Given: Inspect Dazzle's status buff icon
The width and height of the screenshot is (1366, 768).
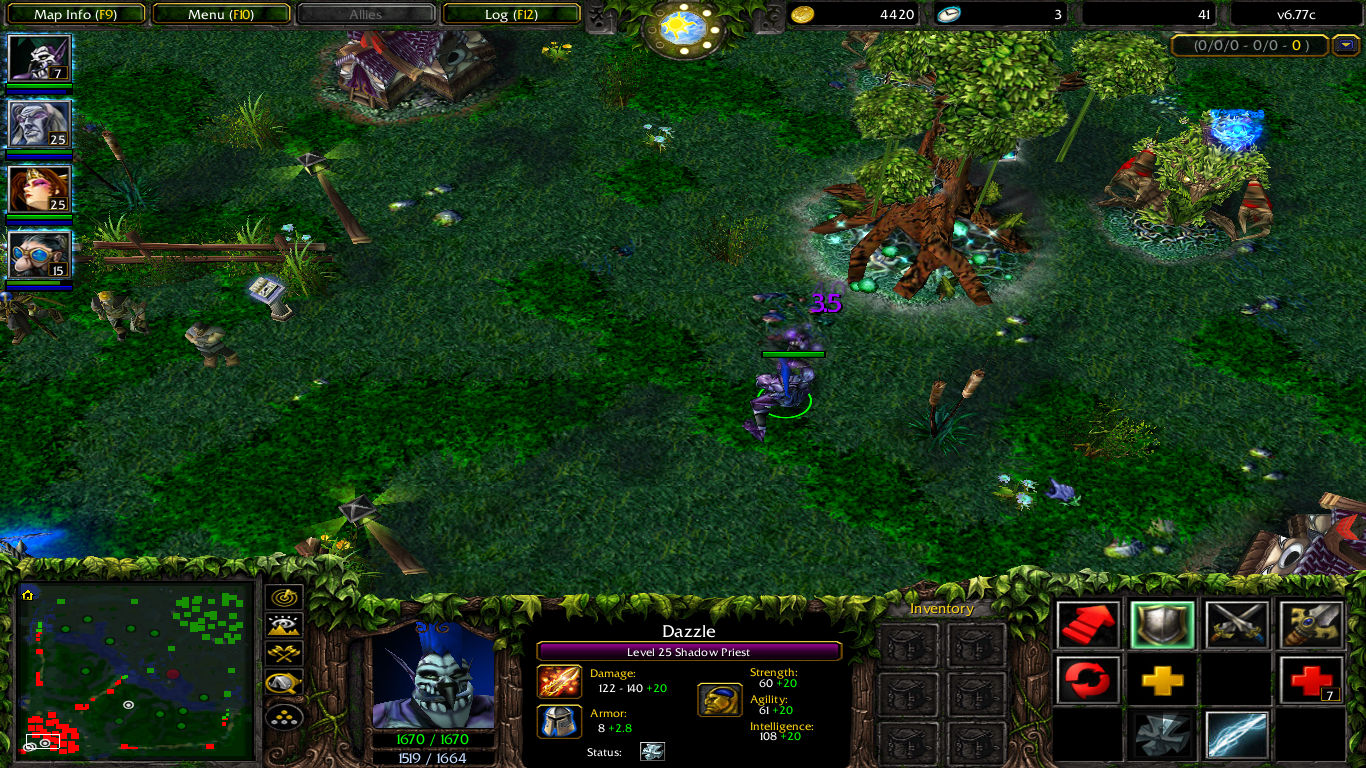Looking at the screenshot, I should (652, 753).
